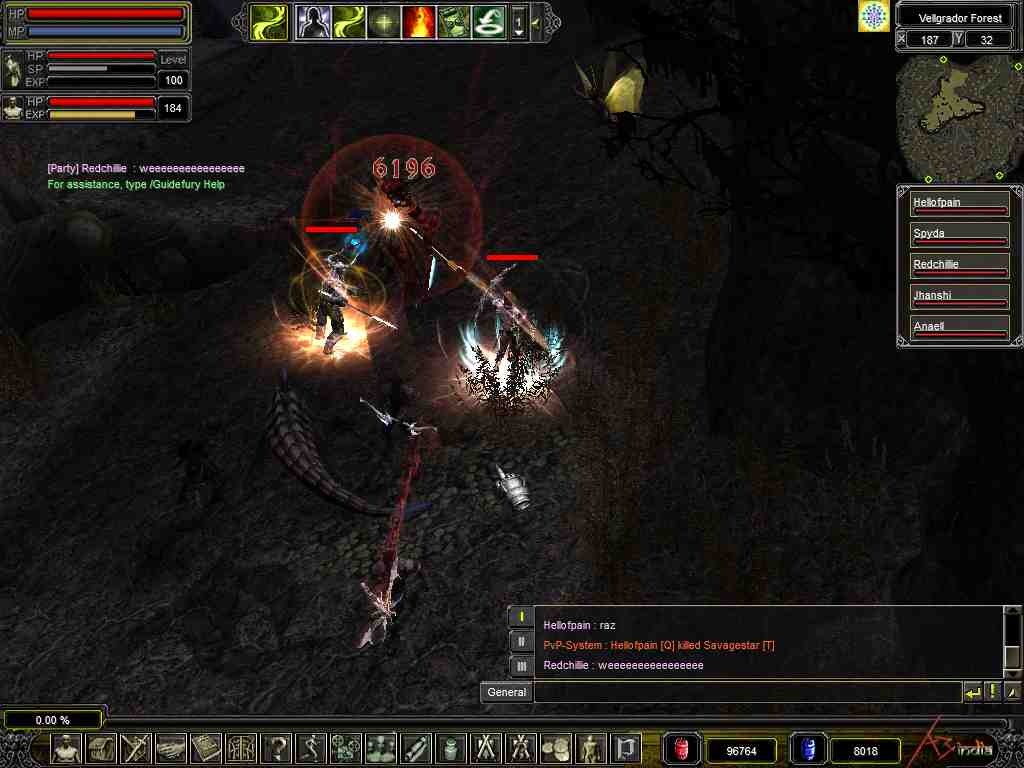This screenshot has height=768, width=1024.
Task: Open the question mark help icon
Action: [277, 747]
